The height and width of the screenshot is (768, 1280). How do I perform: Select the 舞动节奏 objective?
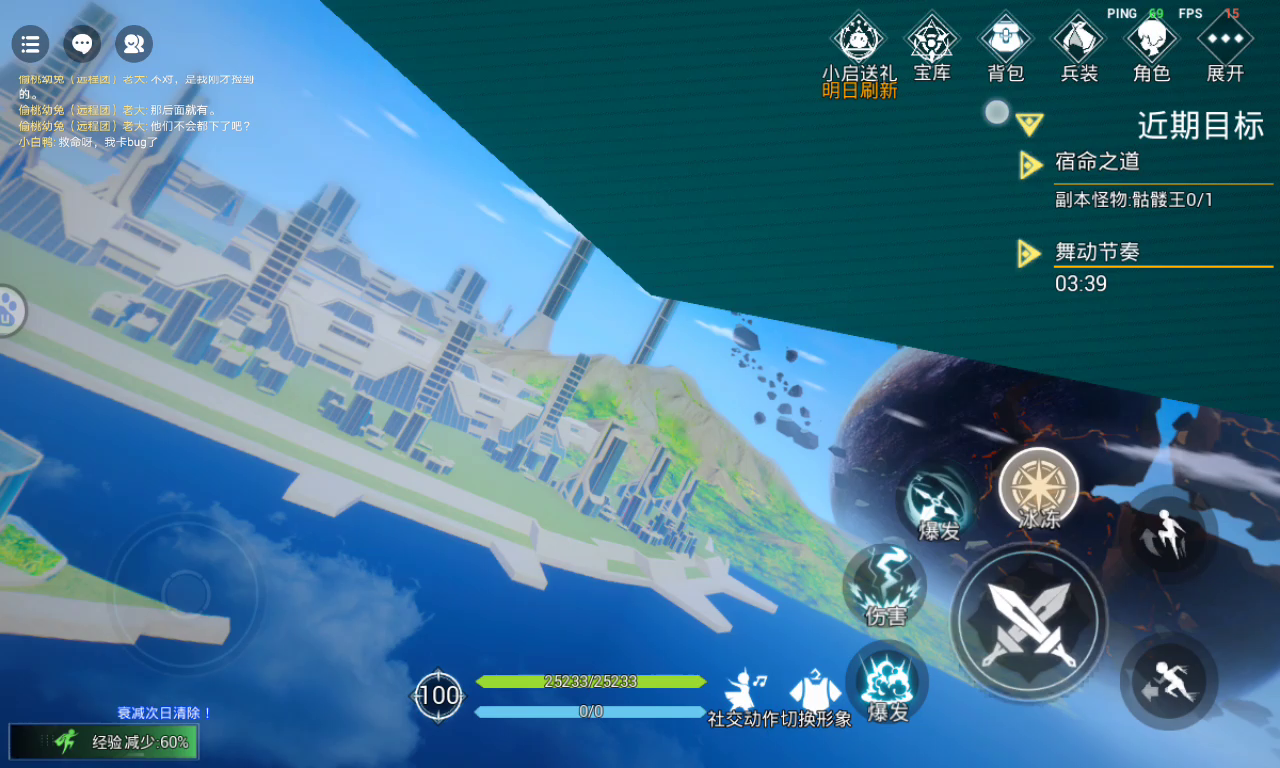1097,252
